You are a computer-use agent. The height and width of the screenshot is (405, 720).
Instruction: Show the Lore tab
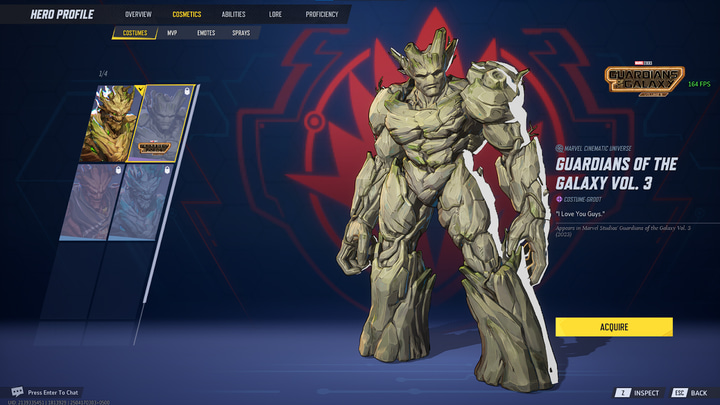[275, 15]
